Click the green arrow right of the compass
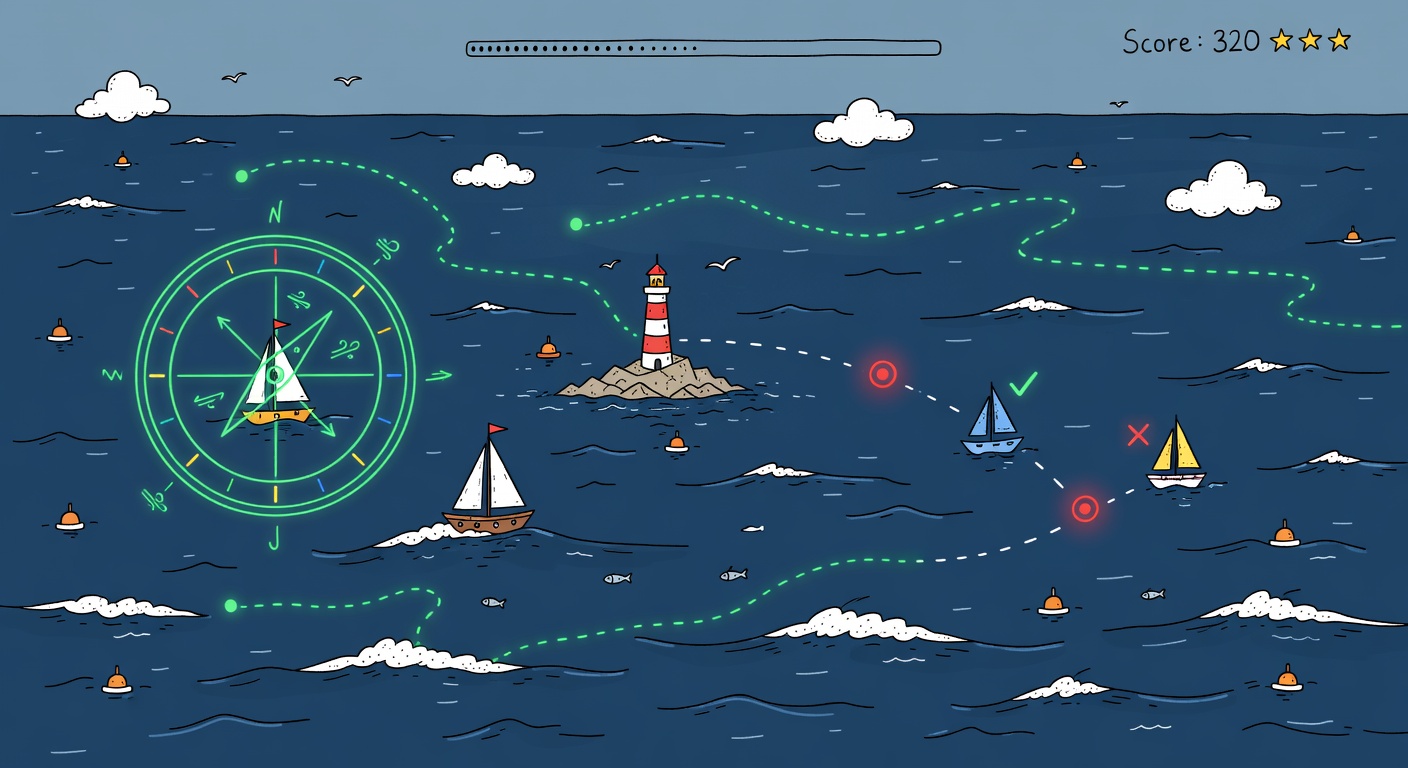1408x768 pixels. pyautogui.click(x=437, y=375)
